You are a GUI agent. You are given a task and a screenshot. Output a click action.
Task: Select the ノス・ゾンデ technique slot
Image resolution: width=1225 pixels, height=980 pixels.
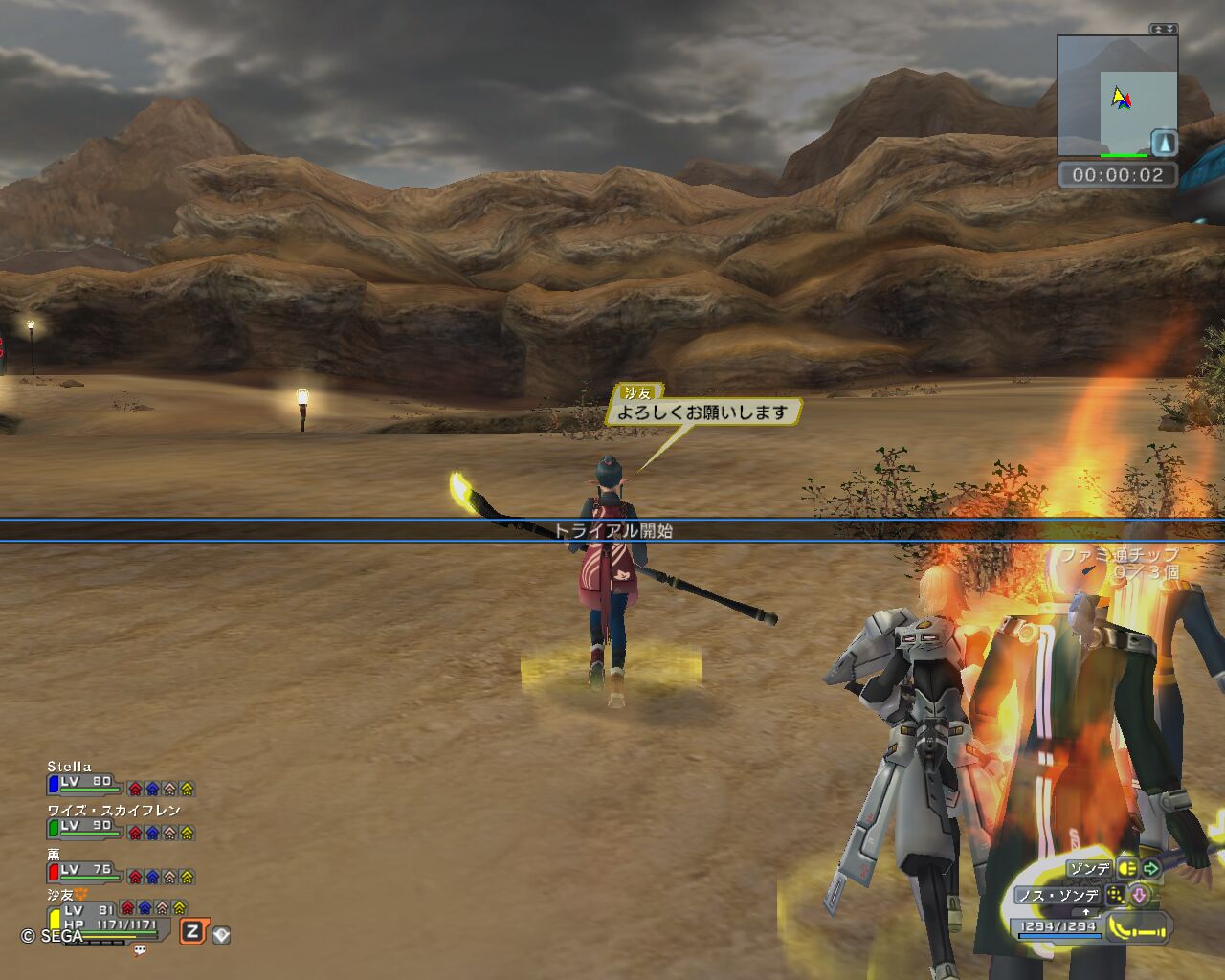[x=1058, y=896]
